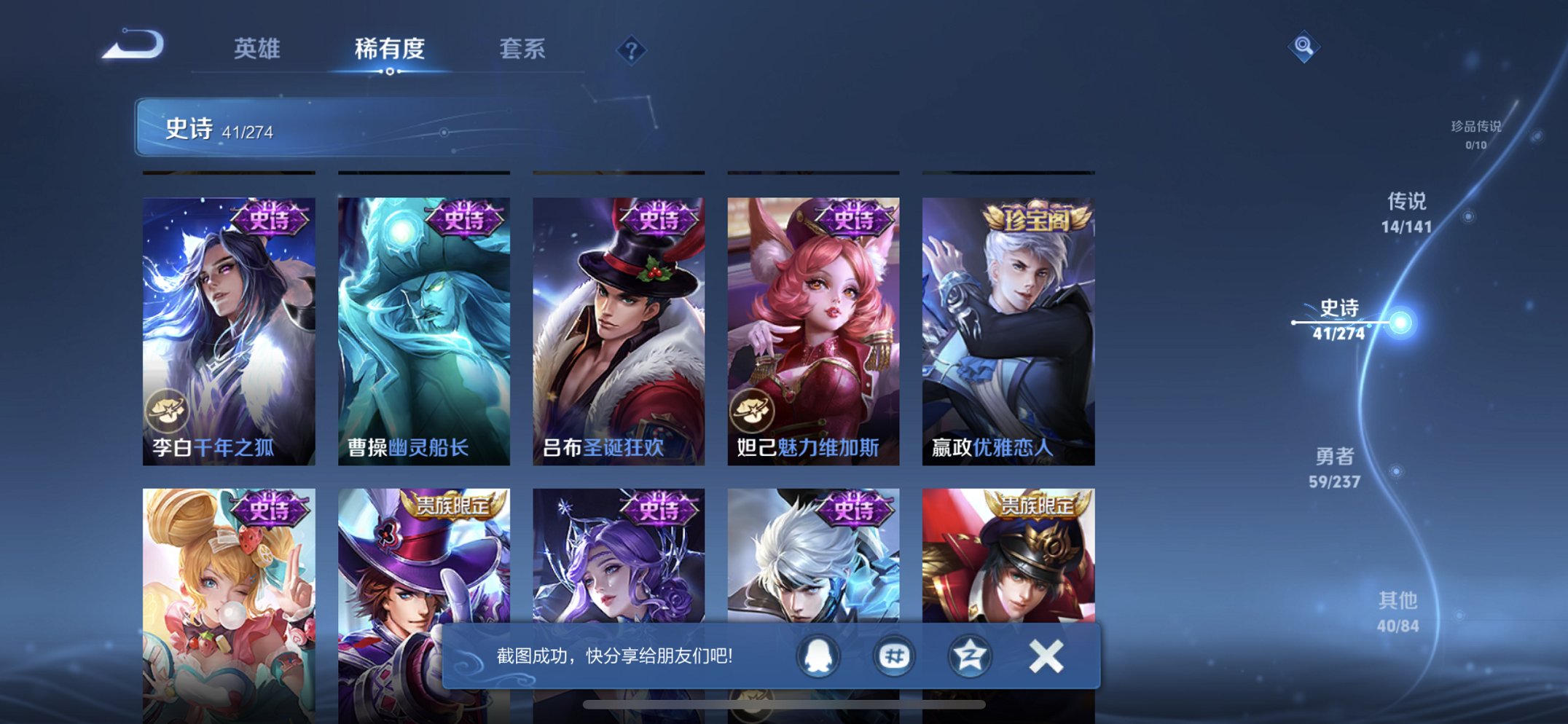This screenshot has width=1568, height=724.
Task: Click the question mark help icon
Action: click(631, 50)
